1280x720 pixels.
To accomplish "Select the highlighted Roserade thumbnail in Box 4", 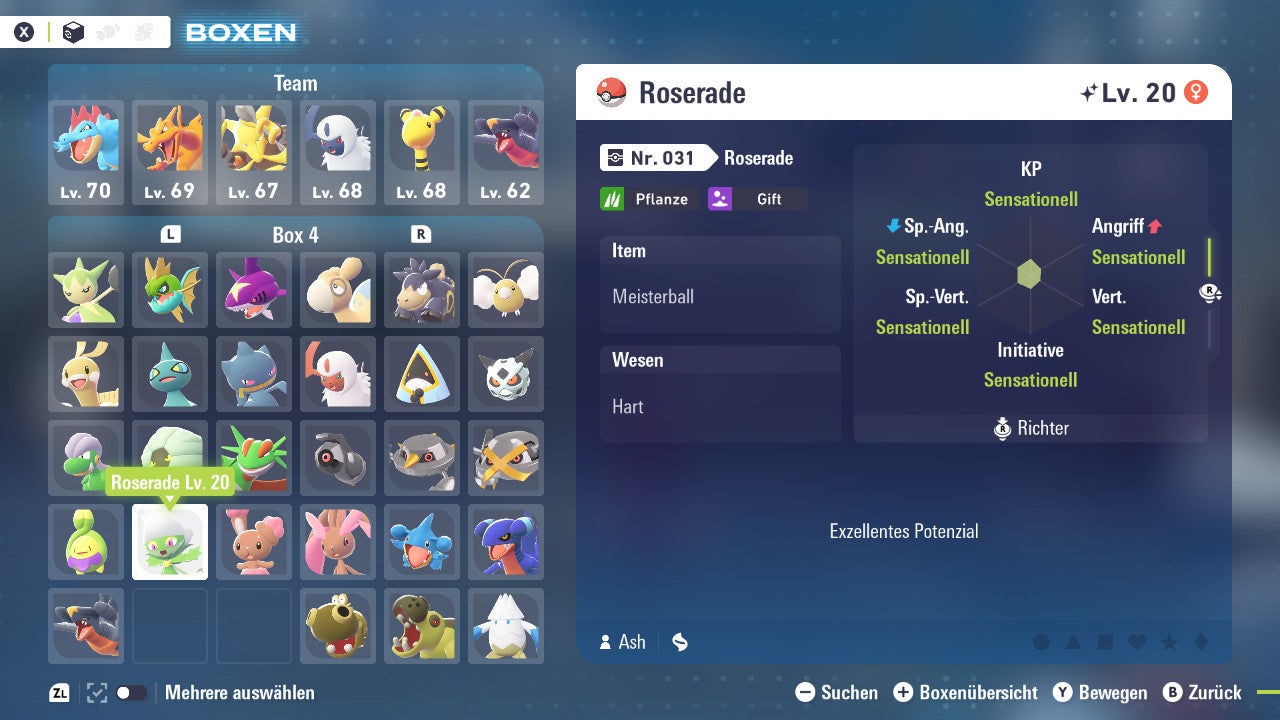I will coord(169,543).
